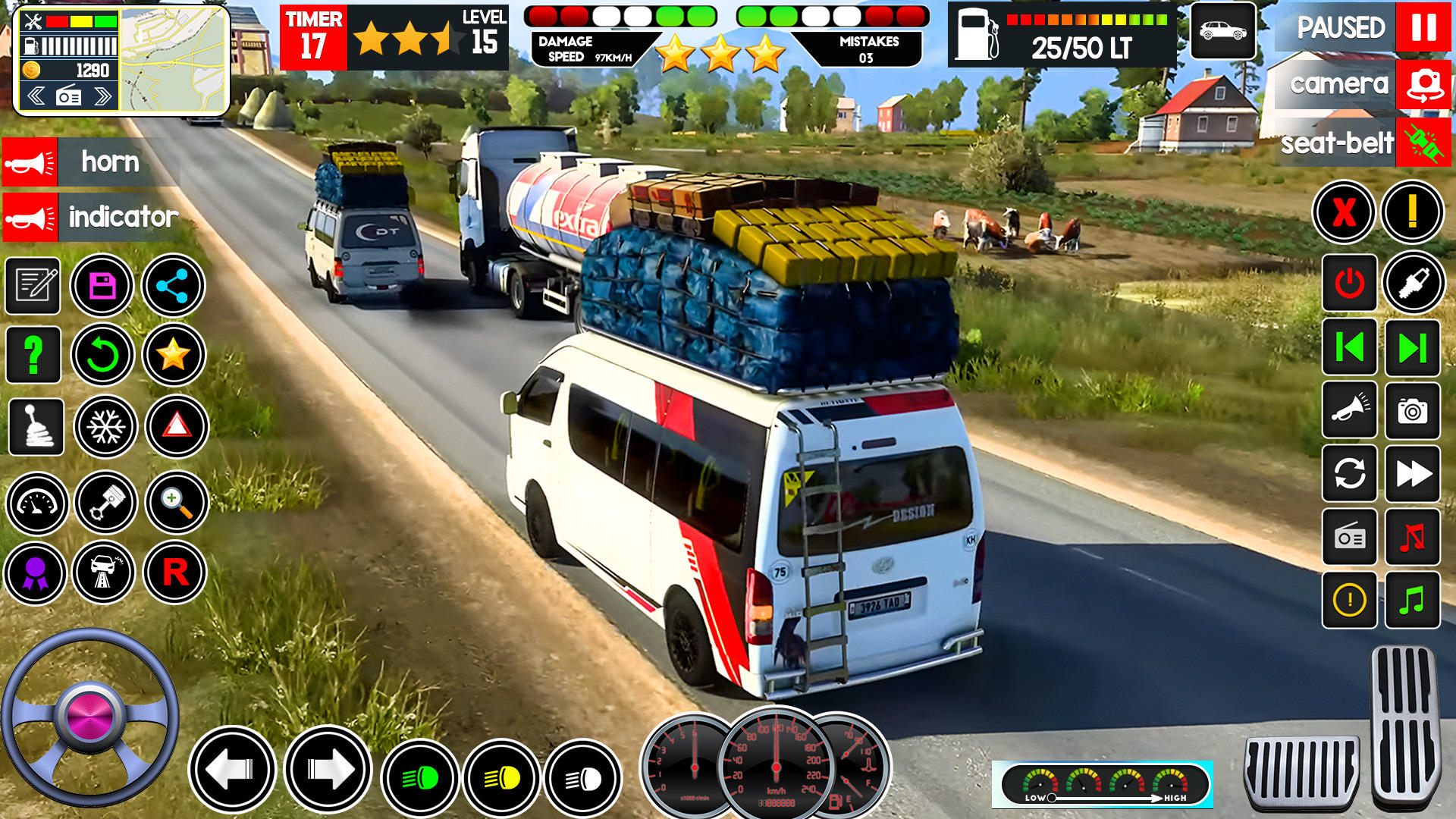Switch the camera view
This screenshot has height=819, width=1456.
1423,84
